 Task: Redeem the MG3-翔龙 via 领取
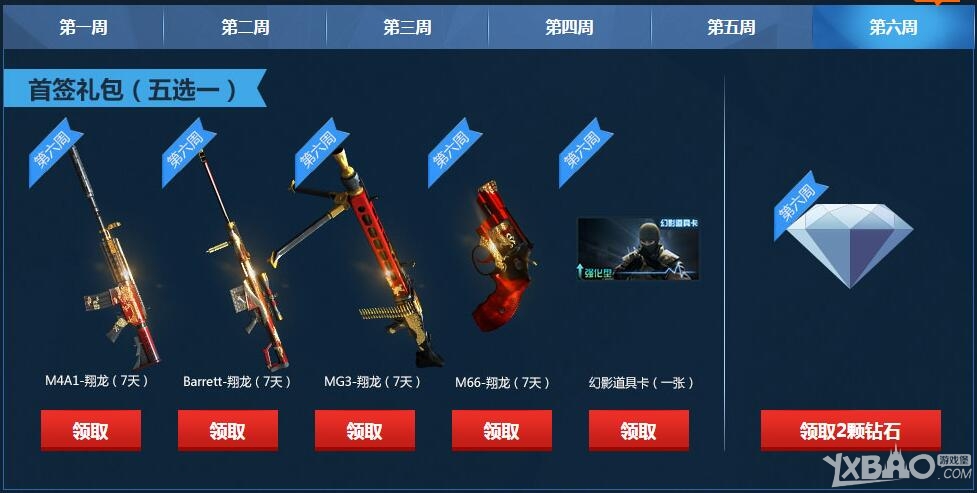tap(365, 431)
